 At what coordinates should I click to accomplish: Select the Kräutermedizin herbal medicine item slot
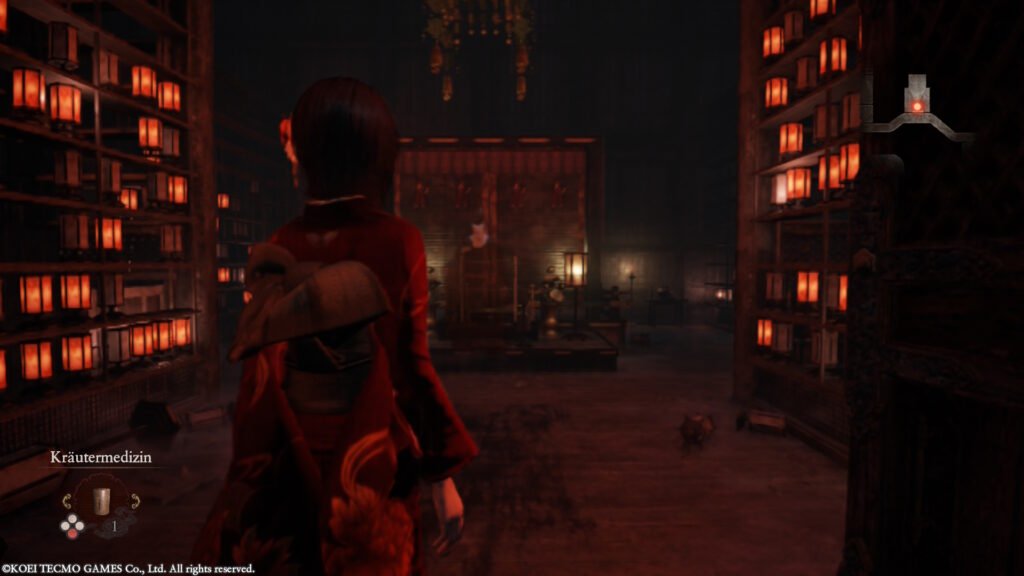pyautogui.click(x=101, y=500)
